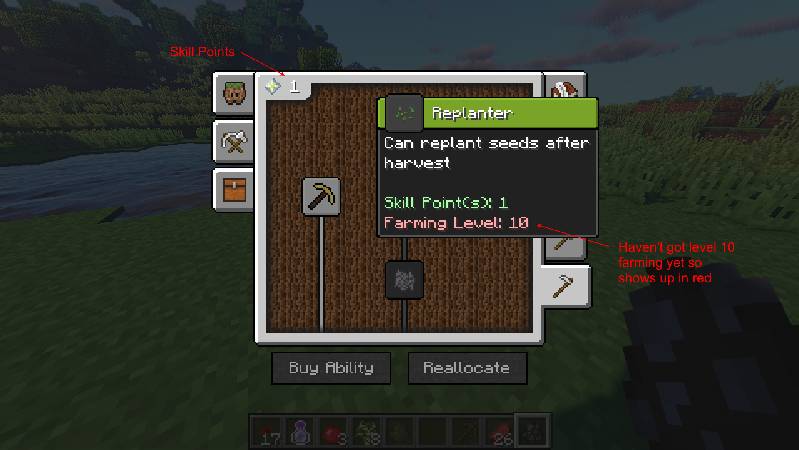This screenshot has height=450, width=799.
Task: Buy the selected ability
Action: tap(331, 368)
